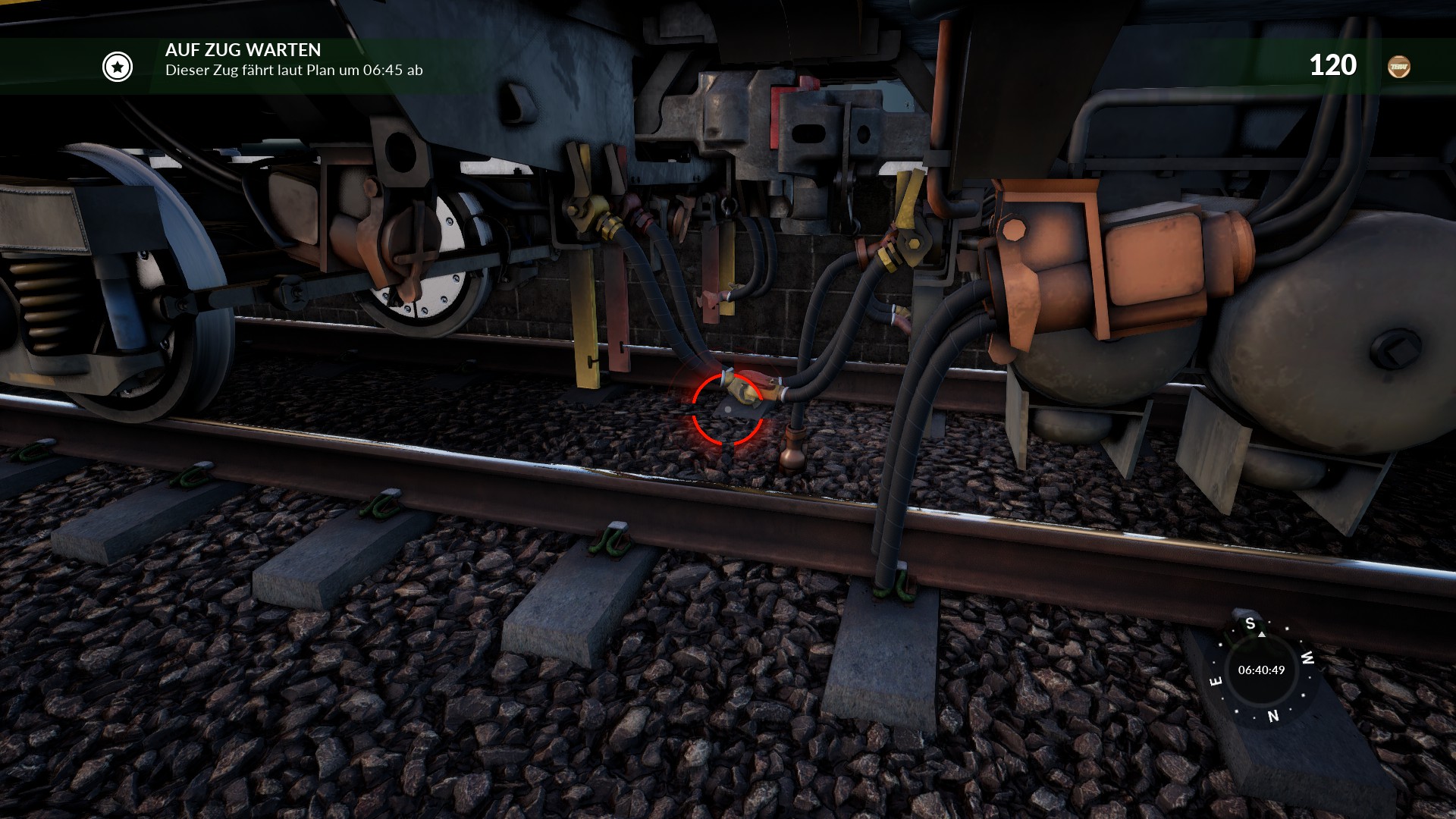Open the 'Auf Zug warten' objective tracker
This screenshot has width=1456, height=819.
coord(243,50)
